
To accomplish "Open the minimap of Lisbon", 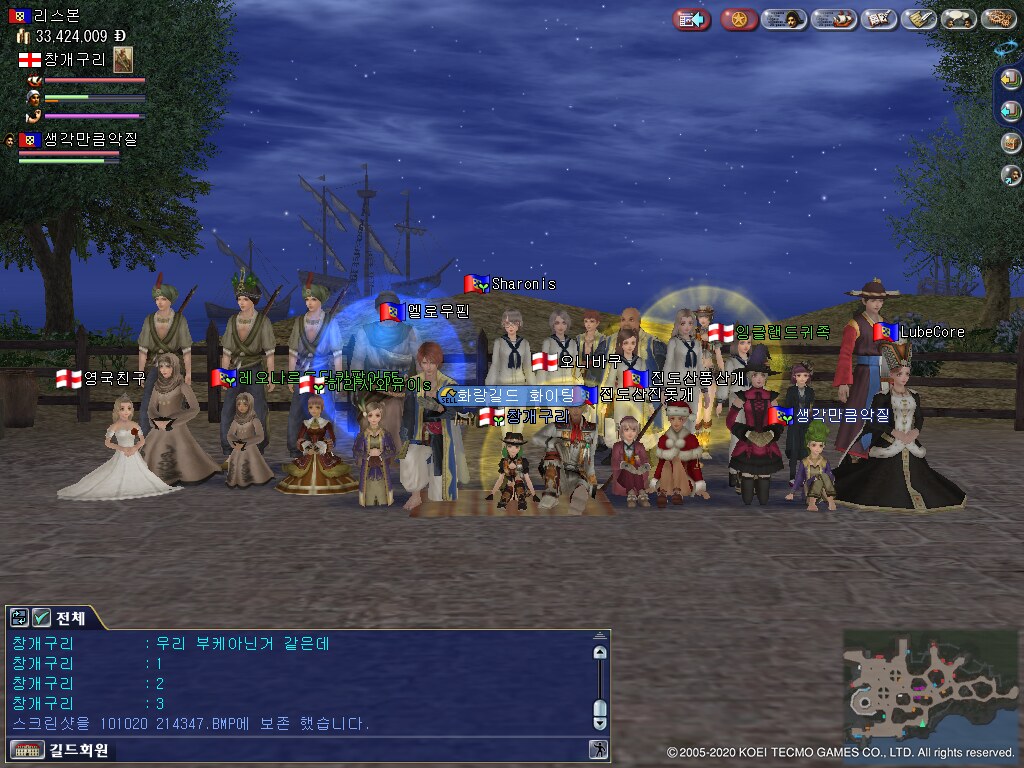I will coord(929,684).
